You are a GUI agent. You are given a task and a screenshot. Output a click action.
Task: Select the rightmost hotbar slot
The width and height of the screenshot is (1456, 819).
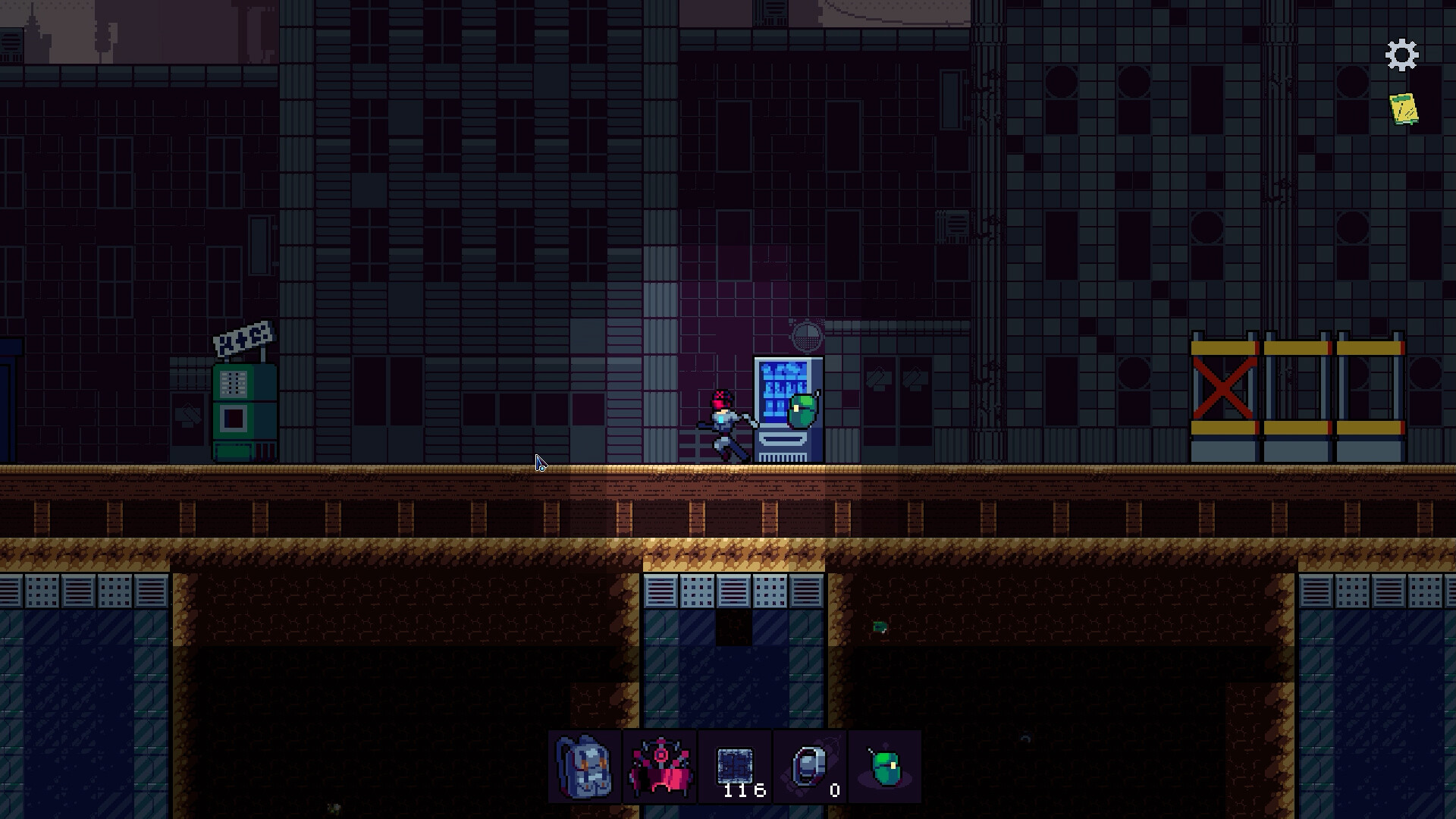tap(884, 767)
